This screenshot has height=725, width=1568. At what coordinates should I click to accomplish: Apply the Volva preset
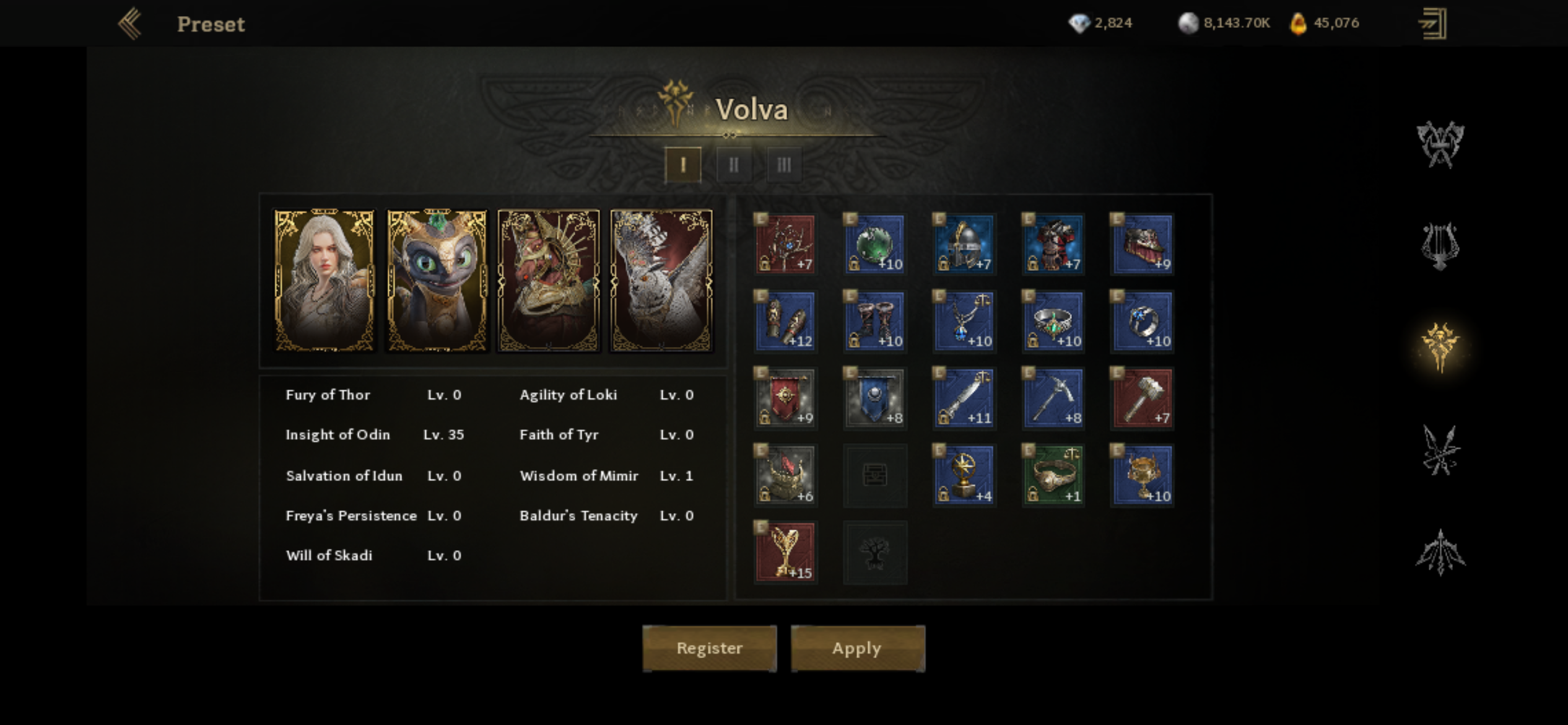[x=857, y=648]
